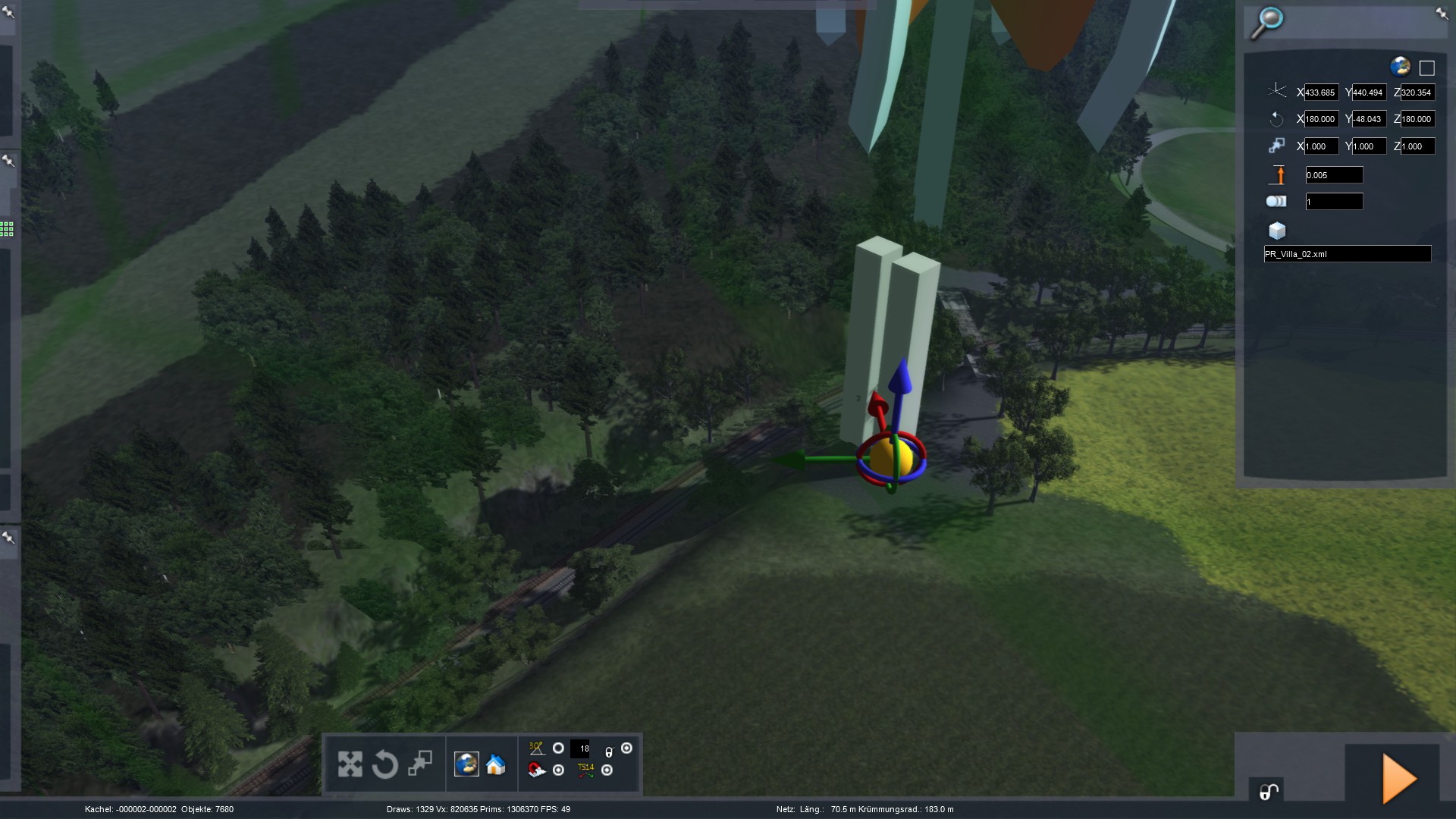1456x819 pixels.
Task: Pin the properties panel with pushpin
Action: [1442, 13]
